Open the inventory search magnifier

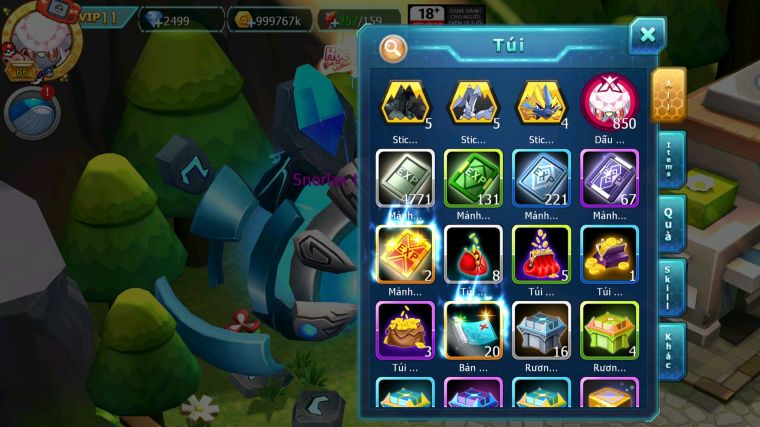(394, 46)
